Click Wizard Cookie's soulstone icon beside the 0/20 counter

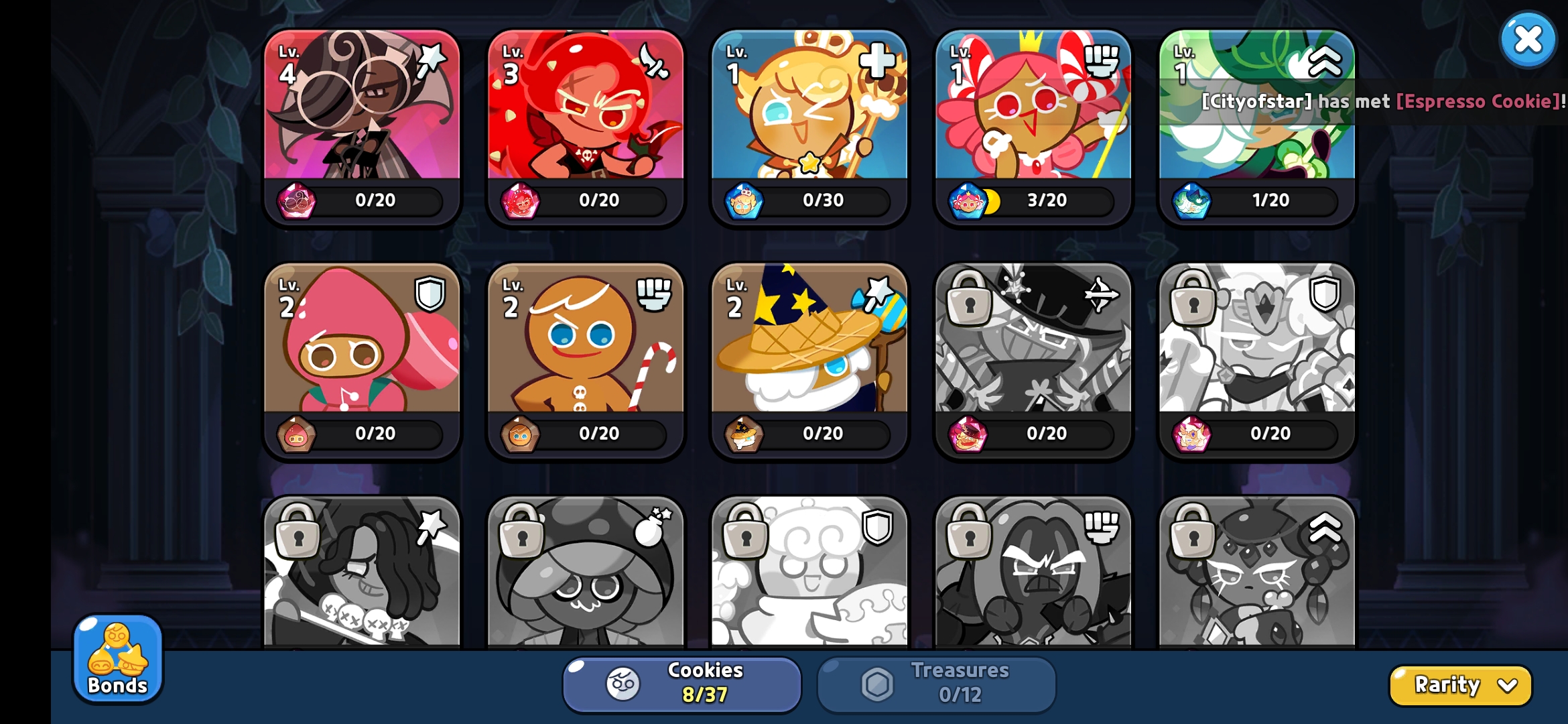pyautogui.click(x=743, y=434)
